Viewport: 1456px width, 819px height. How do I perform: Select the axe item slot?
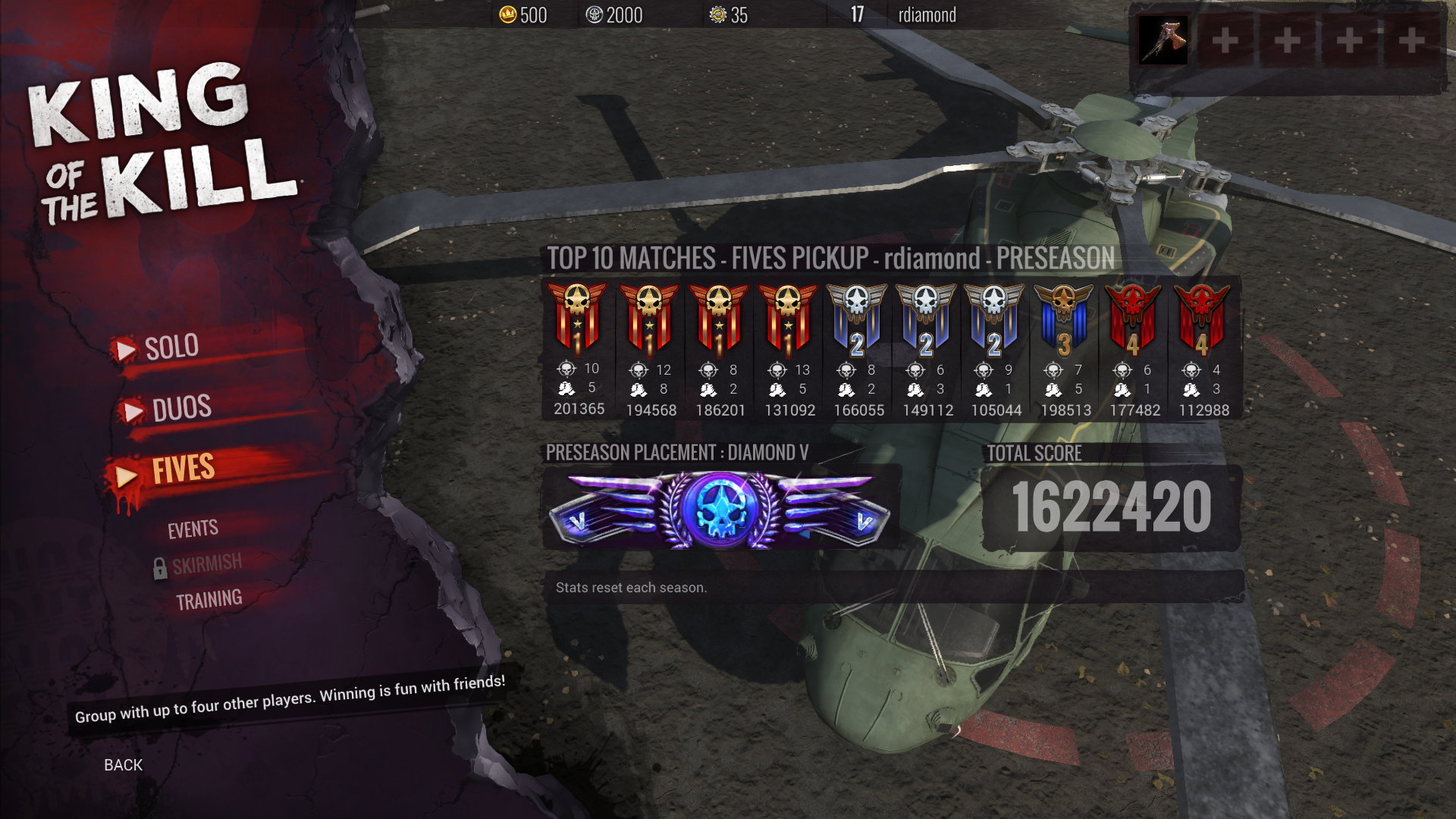(x=1163, y=41)
